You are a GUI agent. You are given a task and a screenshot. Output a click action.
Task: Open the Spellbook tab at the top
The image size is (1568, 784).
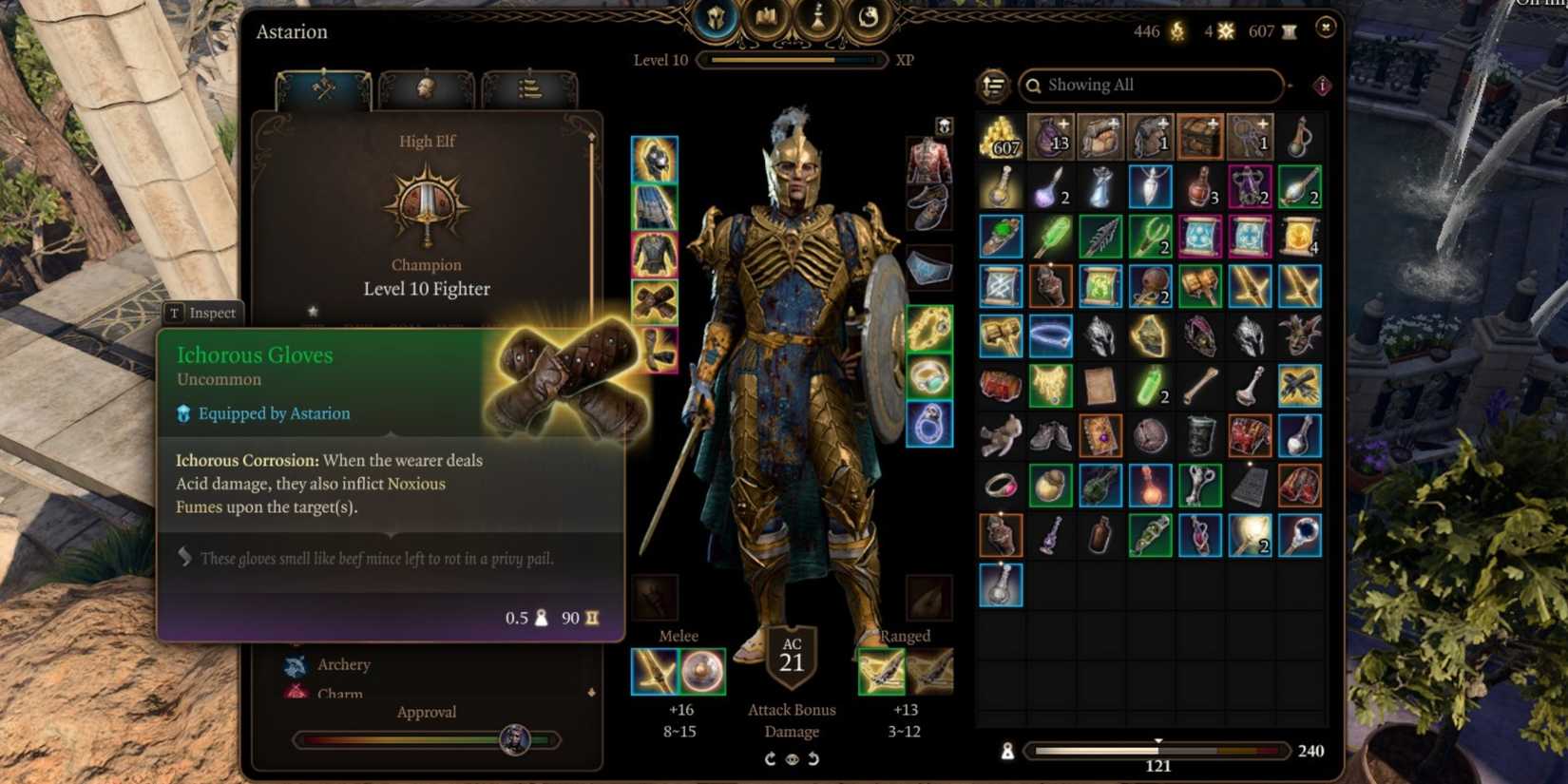[x=770, y=17]
